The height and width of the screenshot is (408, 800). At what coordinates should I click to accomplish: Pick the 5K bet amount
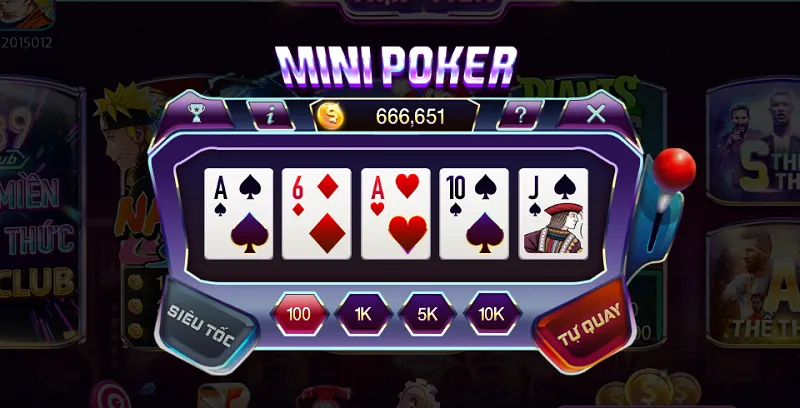click(x=427, y=313)
